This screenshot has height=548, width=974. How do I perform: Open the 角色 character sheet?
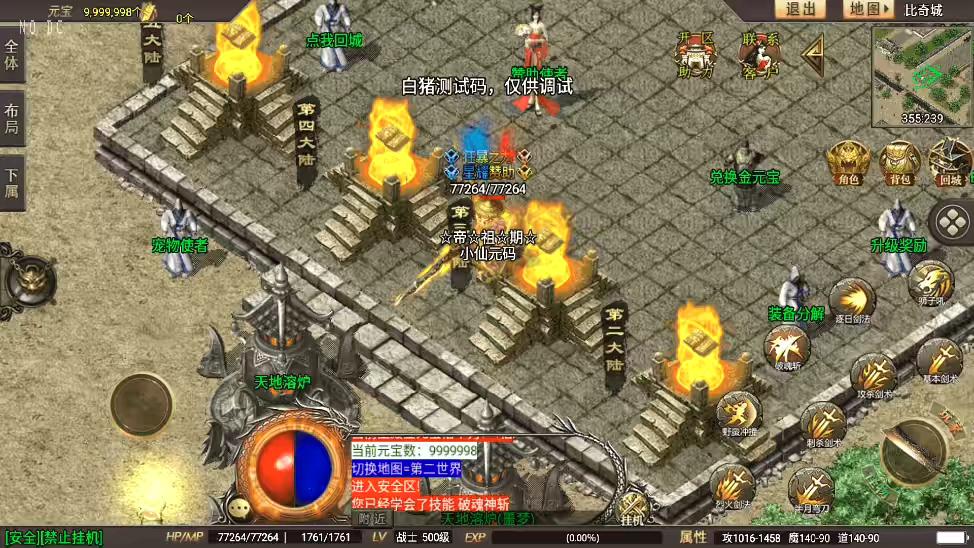[848, 163]
